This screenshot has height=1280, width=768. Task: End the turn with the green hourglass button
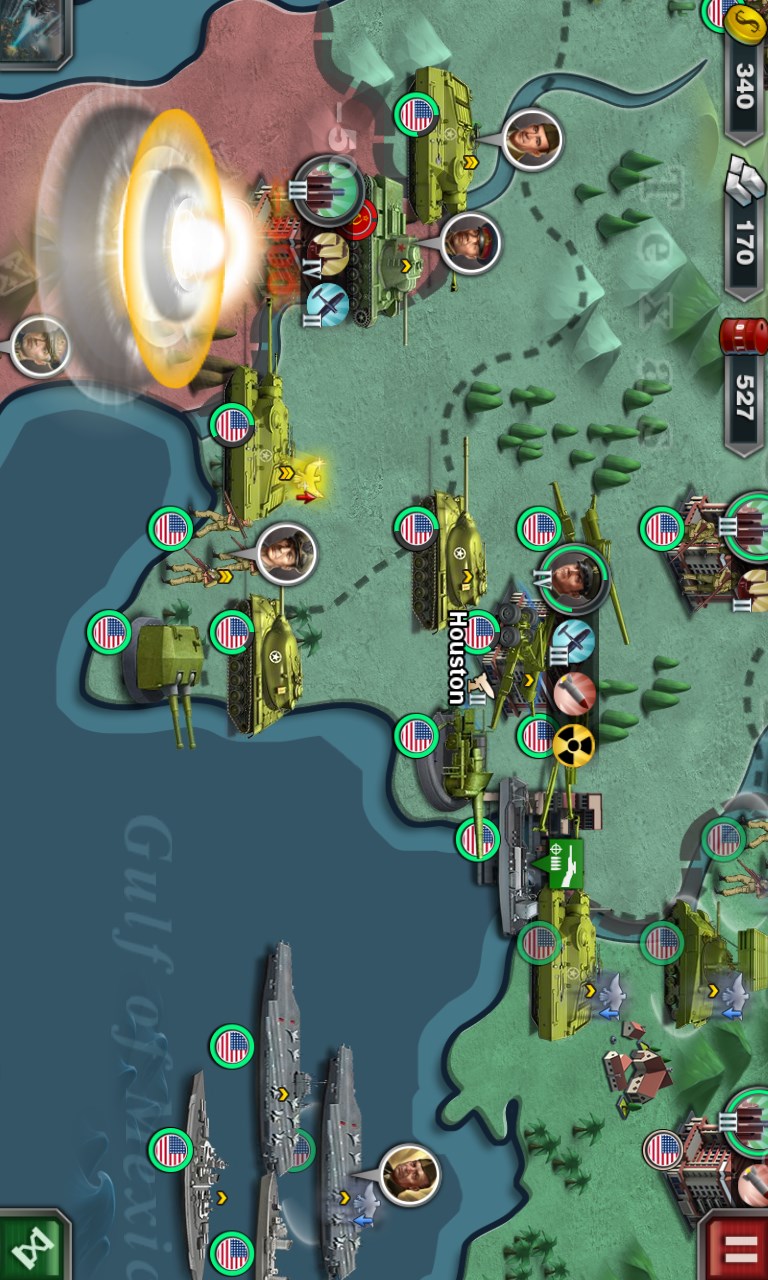tap(32, 1246)
